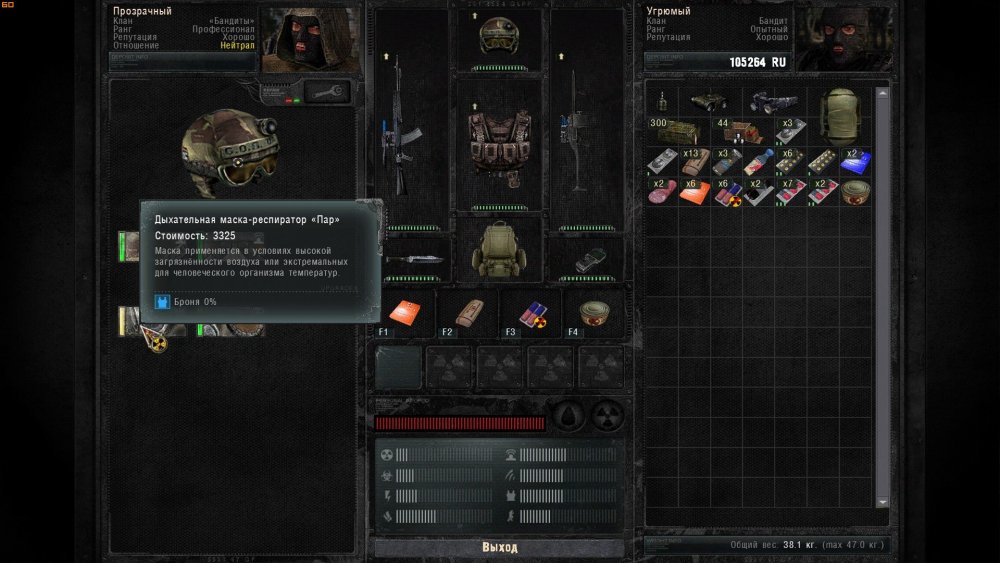Select the F4 quick-slot canned food
This screenshot has height=563, width=1000.
(593, 313)
